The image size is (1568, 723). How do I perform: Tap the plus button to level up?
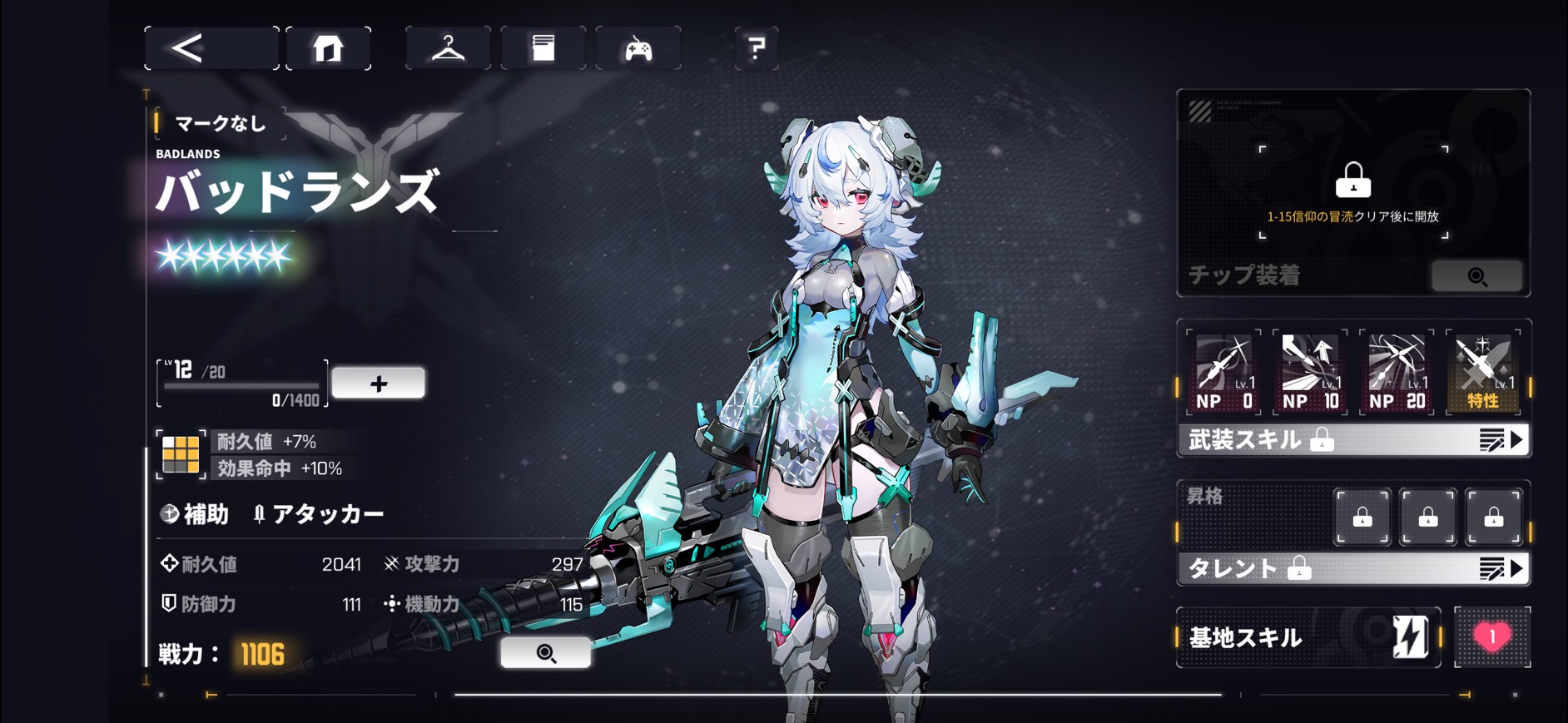pos(379,384)
